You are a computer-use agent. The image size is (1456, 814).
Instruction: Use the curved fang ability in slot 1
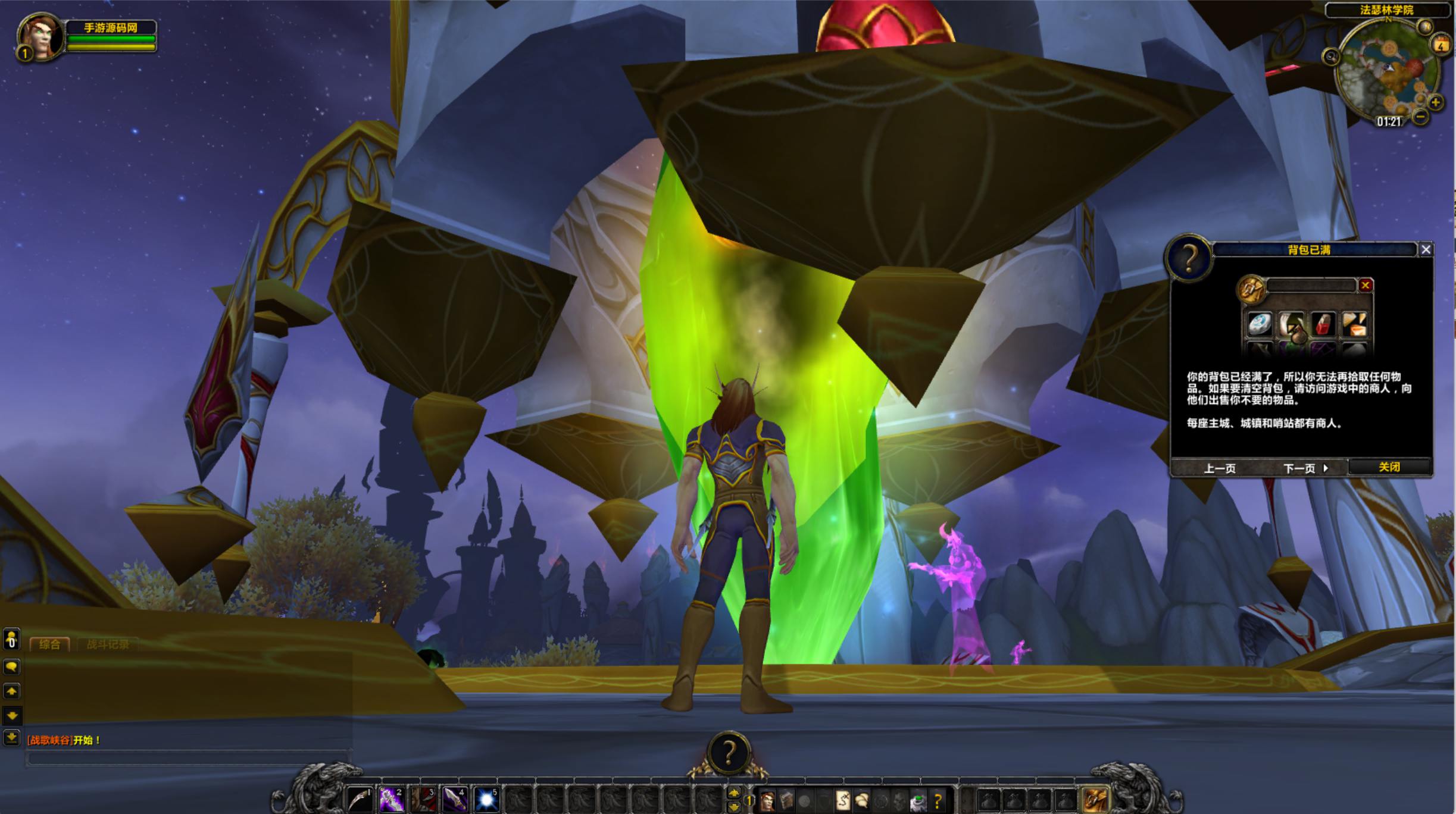(360, 800)
